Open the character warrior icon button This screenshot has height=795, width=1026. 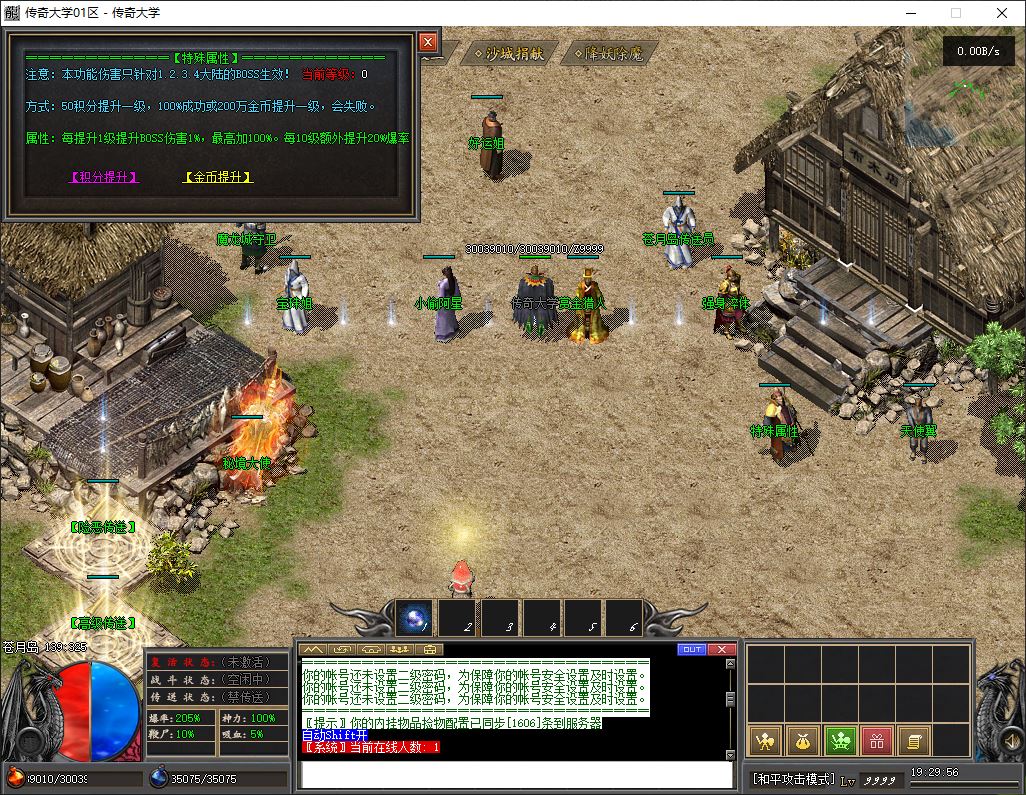coord(766,741)
